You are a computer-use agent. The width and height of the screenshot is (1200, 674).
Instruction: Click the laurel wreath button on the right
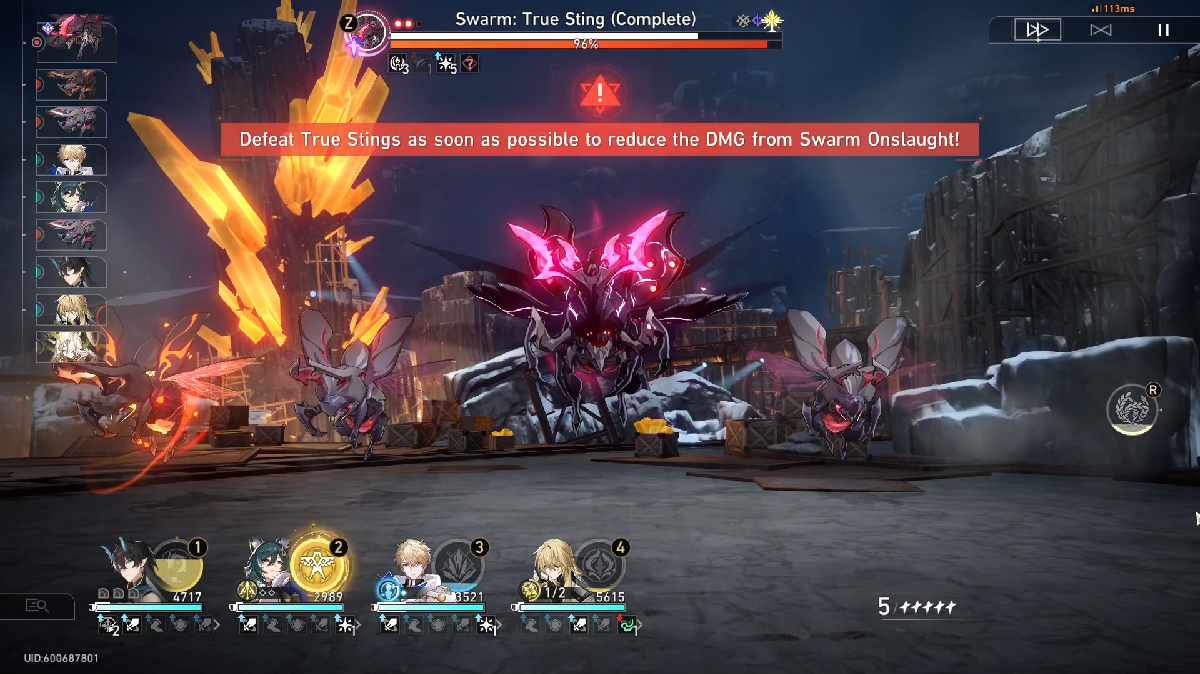click(x=1133, y=408)
